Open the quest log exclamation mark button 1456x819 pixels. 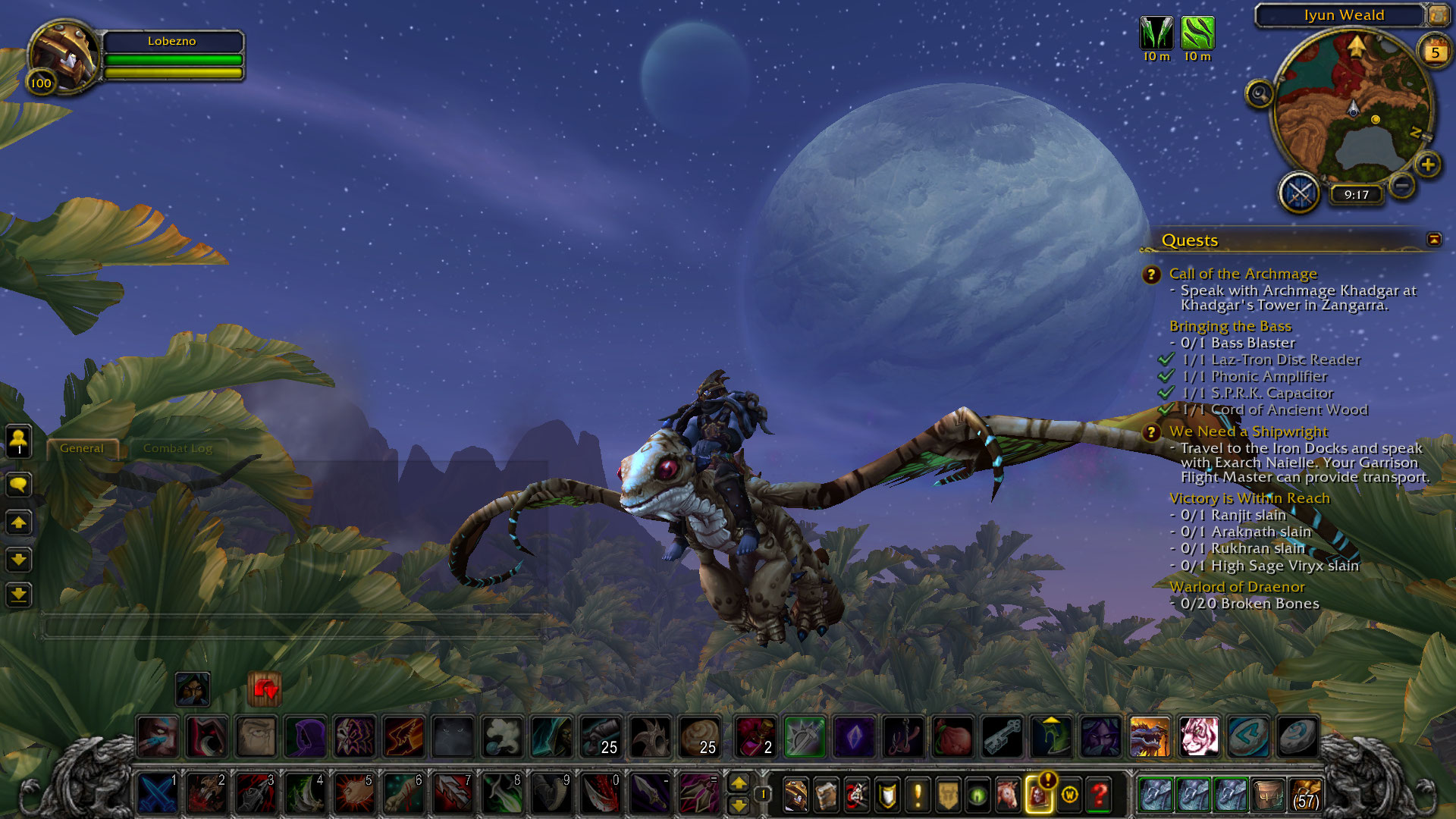click(918, 795)
